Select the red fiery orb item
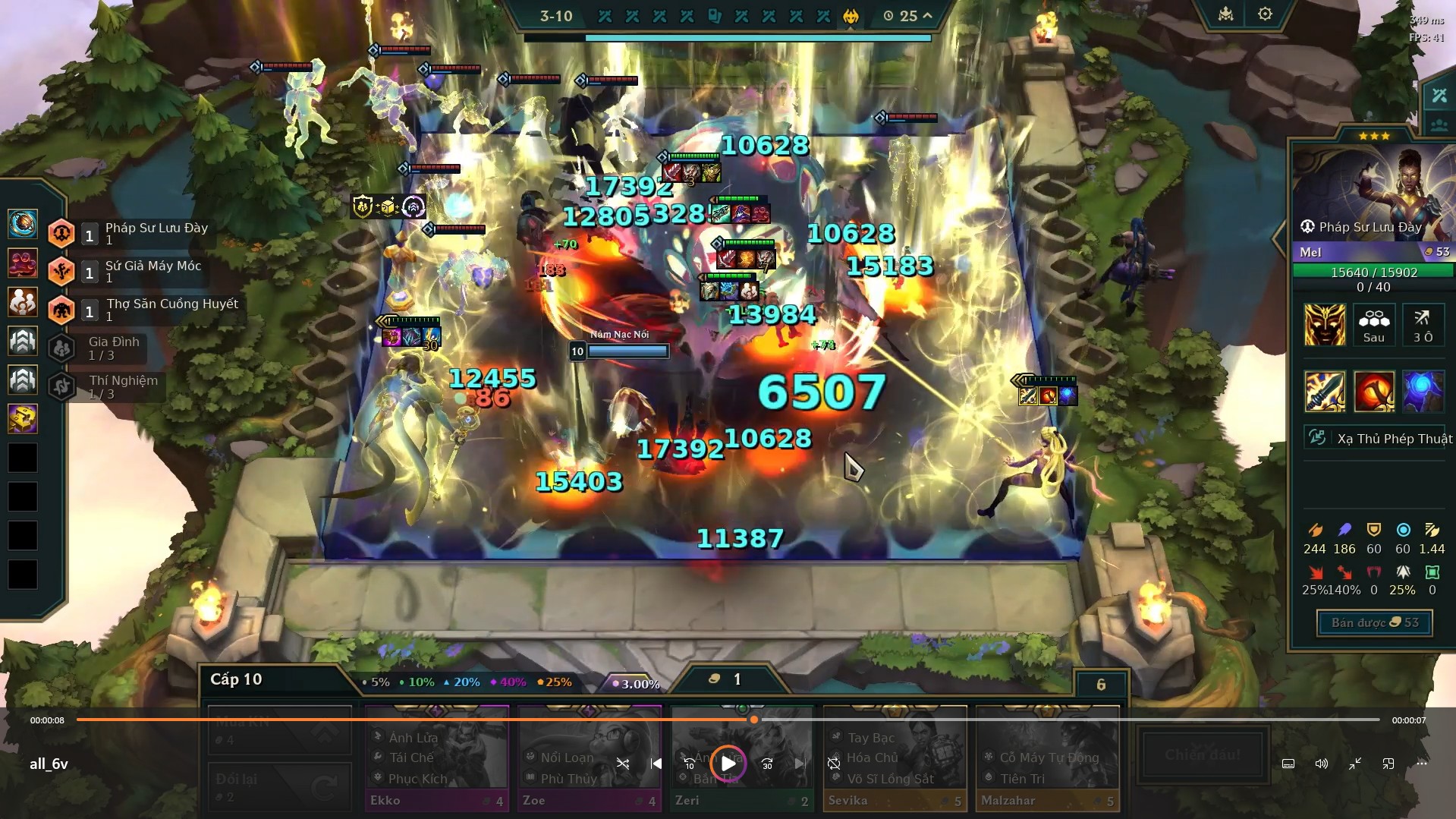The image size is (1456, 819). [1374, 392]
